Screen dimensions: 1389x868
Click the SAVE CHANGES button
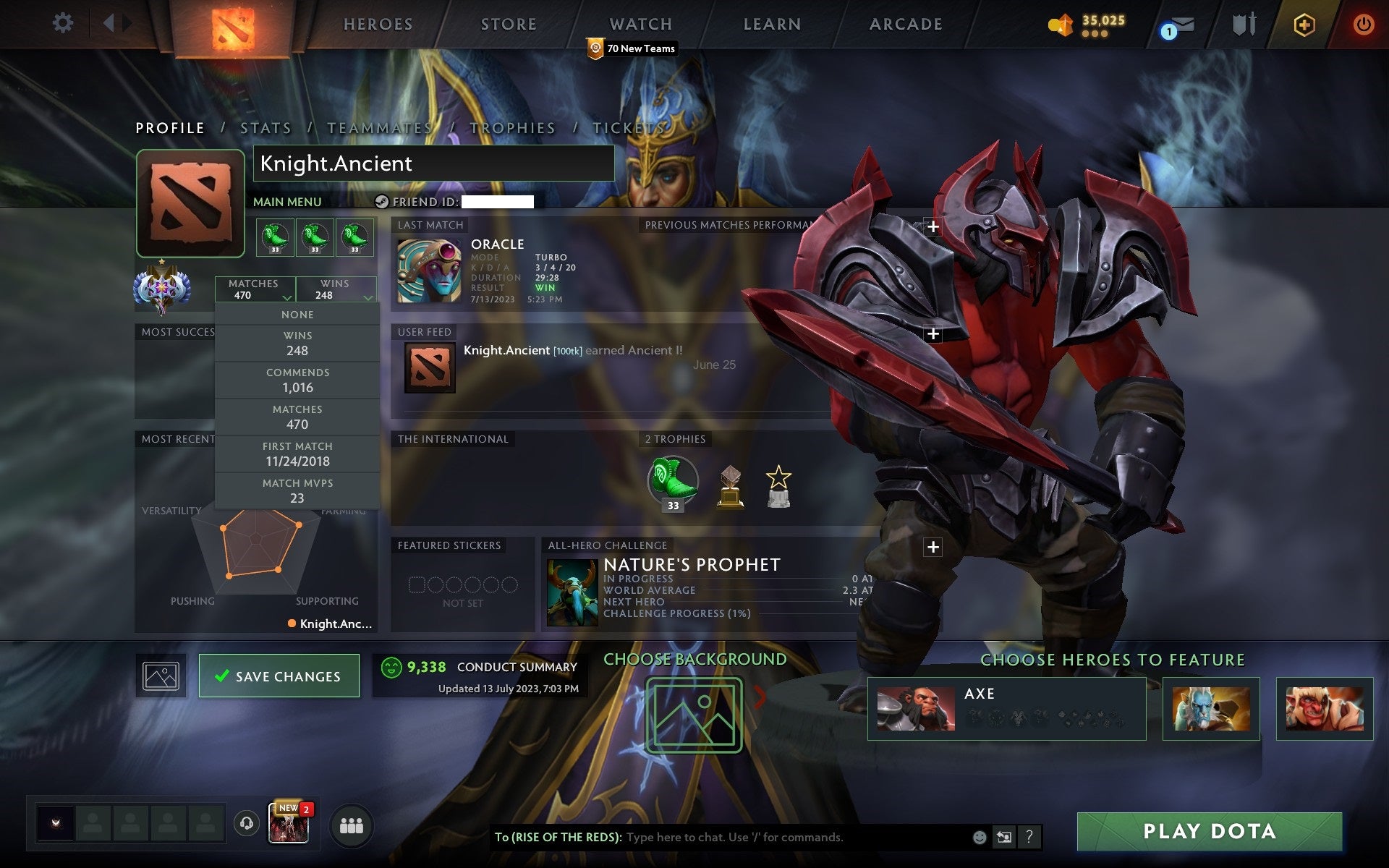[279, 676]
